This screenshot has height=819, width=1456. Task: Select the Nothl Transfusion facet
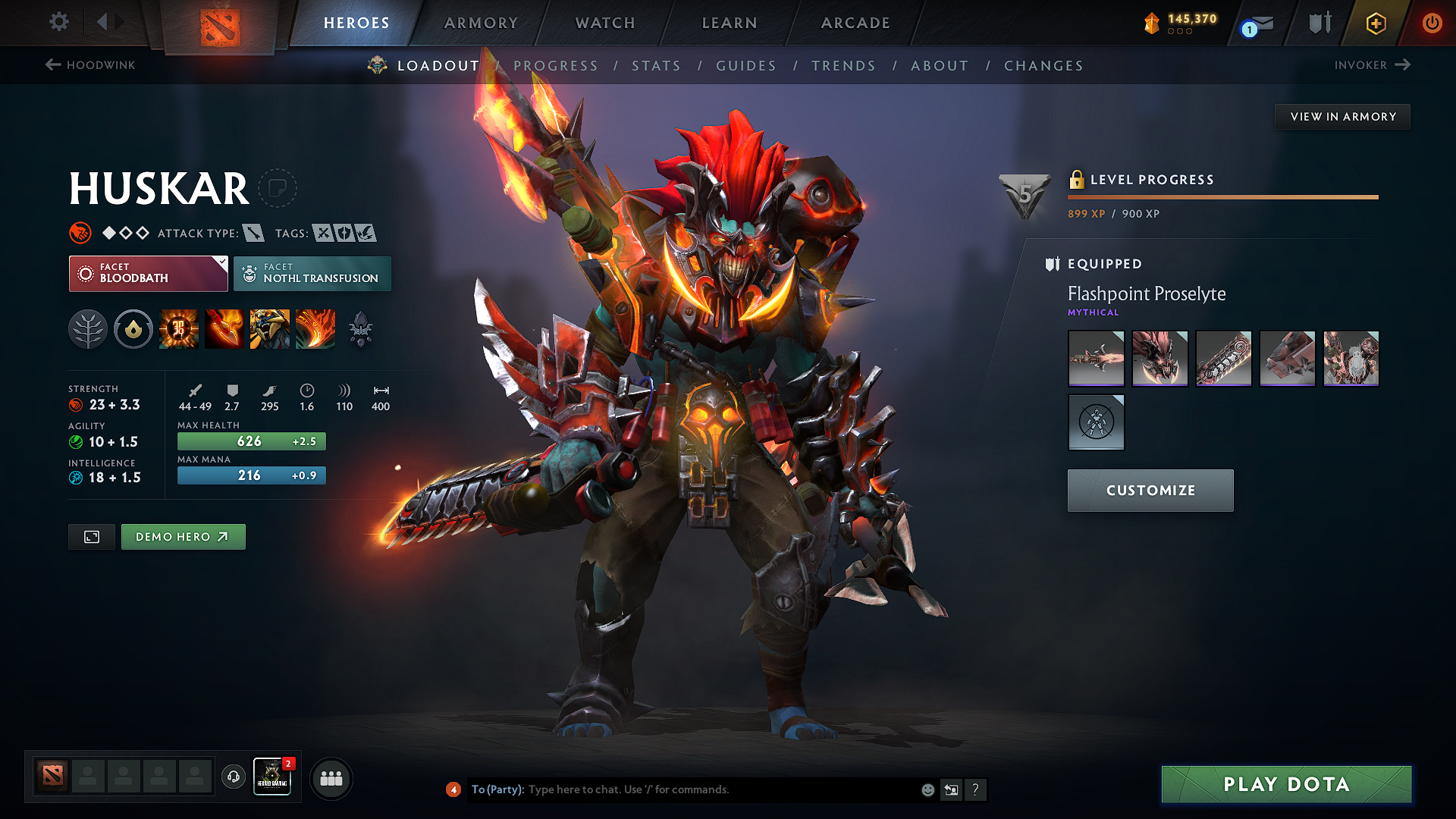[312, 273]
